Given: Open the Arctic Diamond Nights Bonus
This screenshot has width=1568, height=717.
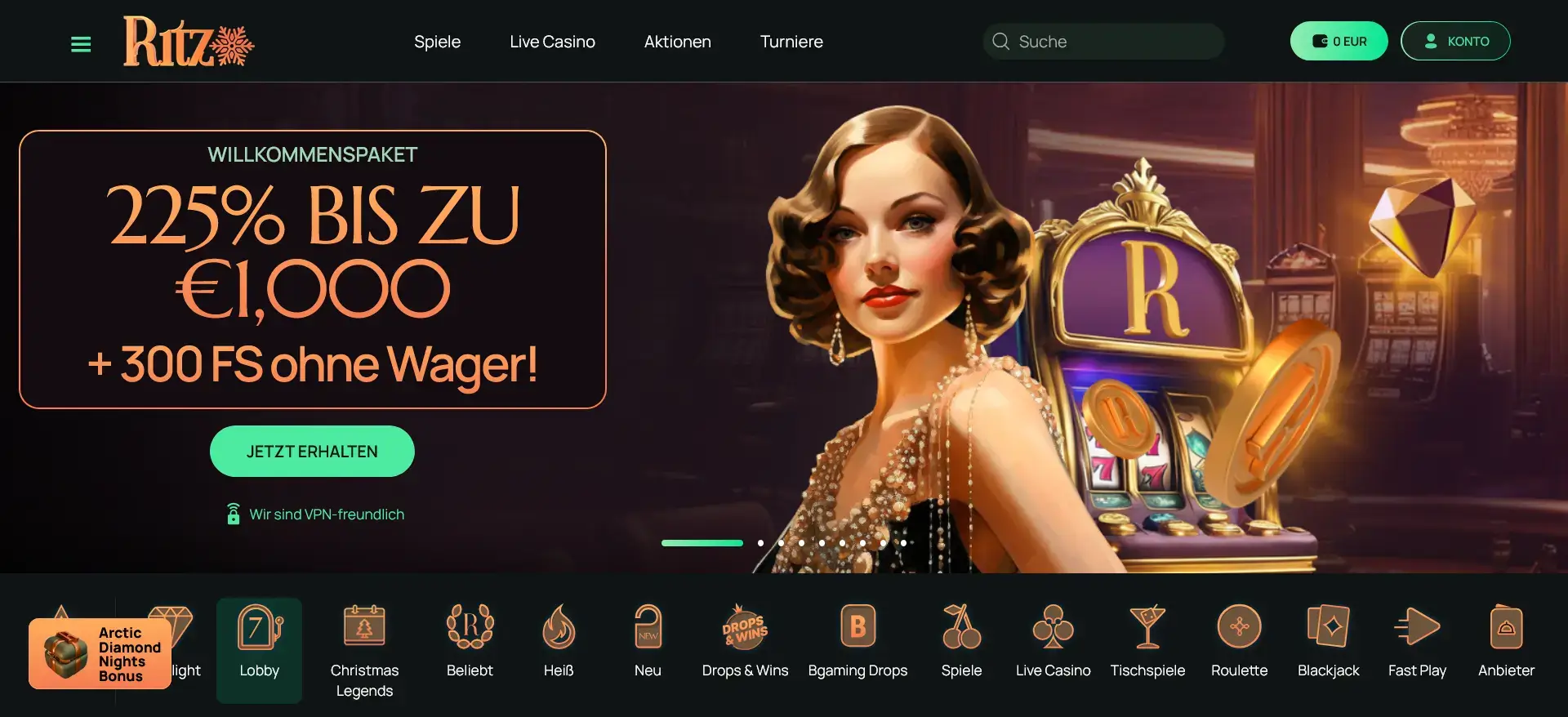Looking at the screenshot, I should [x=99, y=652].
